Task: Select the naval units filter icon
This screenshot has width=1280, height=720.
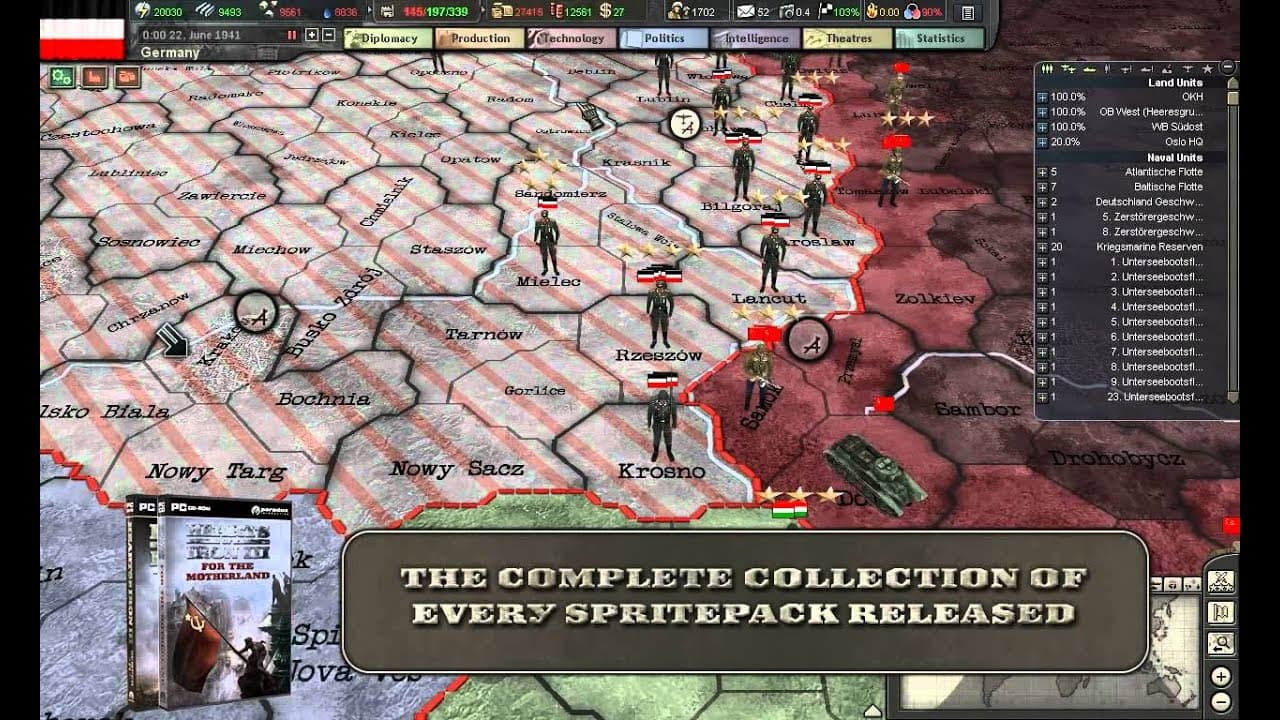Action: tap(1090, 68)
